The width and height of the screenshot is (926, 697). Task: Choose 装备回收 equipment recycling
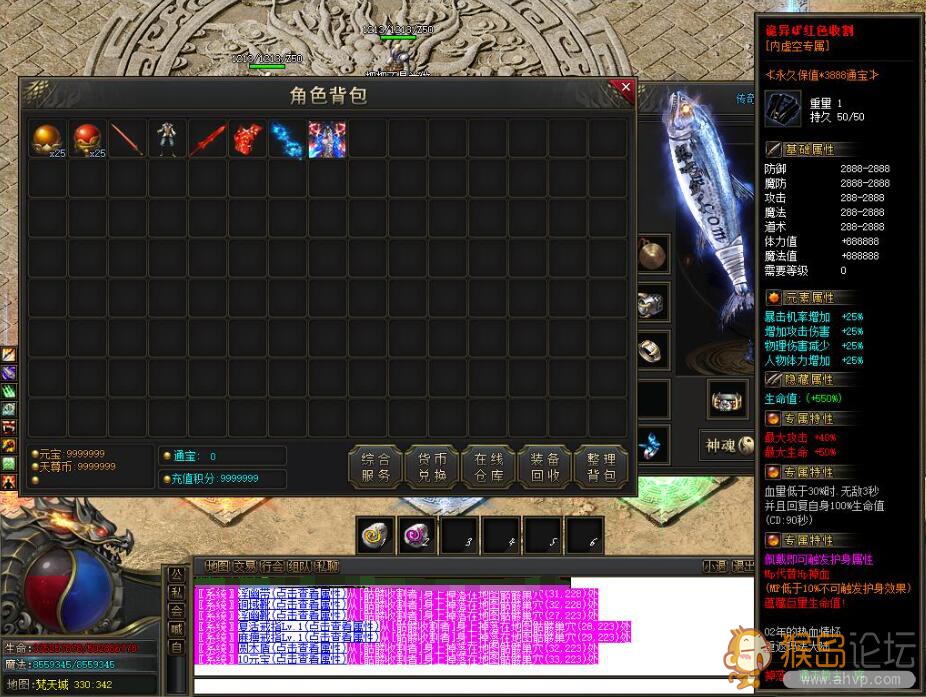545,467
